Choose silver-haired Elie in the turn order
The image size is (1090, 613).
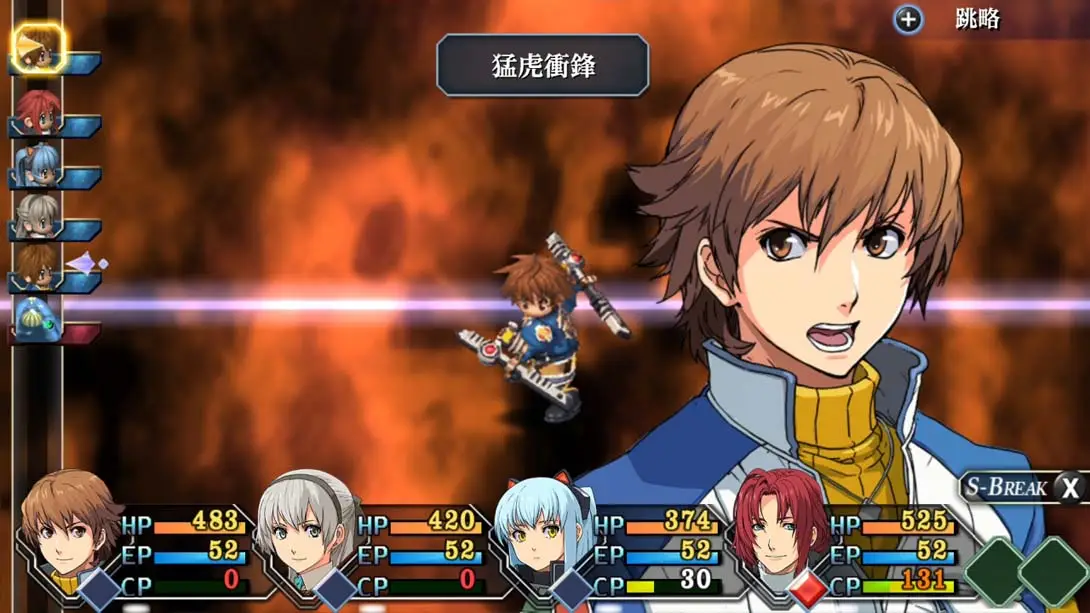point(38,216)
